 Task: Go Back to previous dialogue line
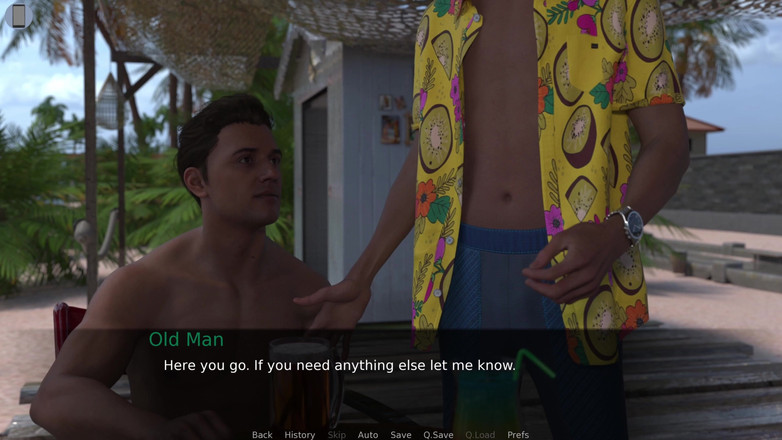tap(262, 435)
